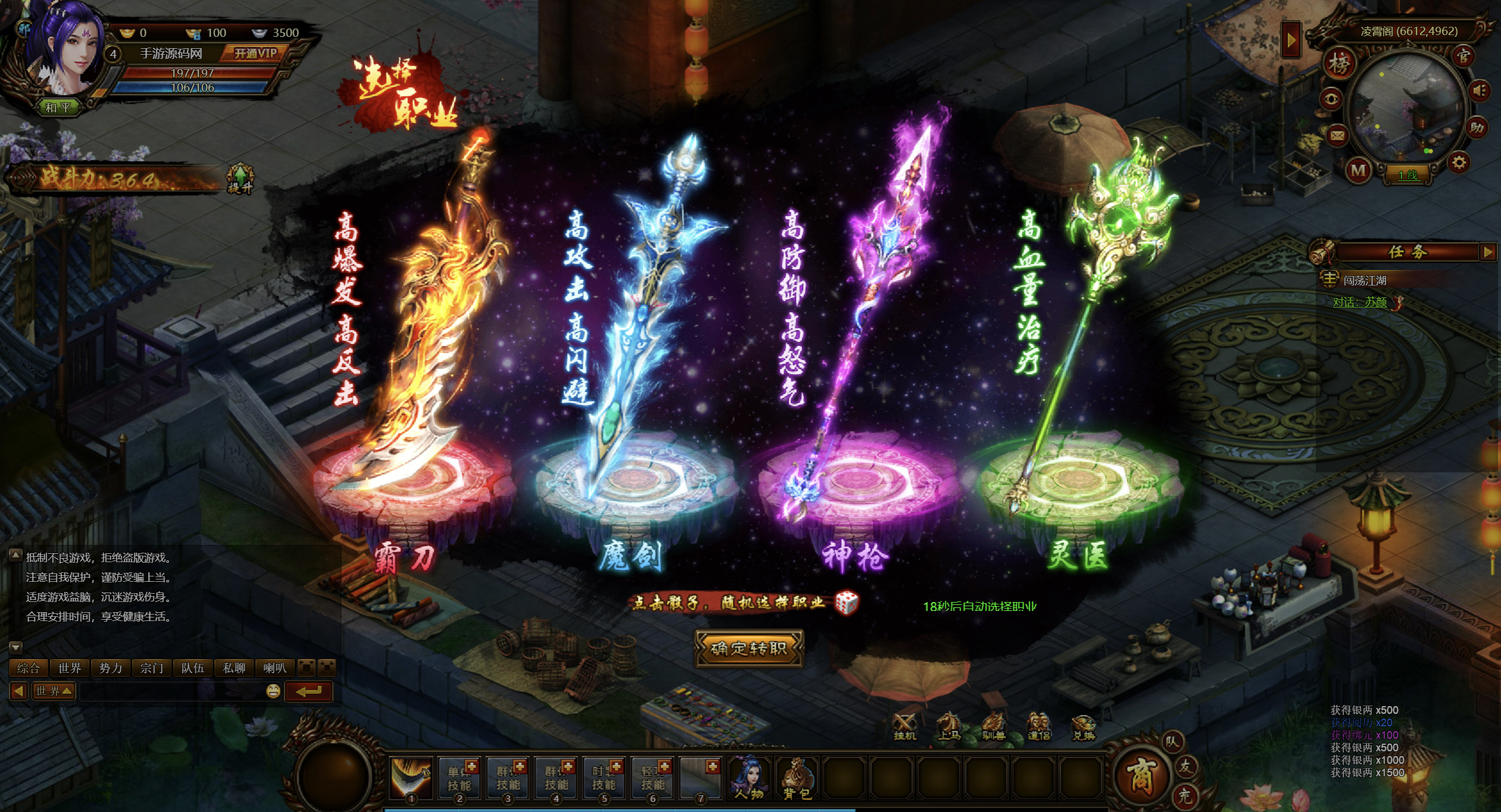Switch to the 世界 chat tab
Image resolution: width=1501 pixels, height=812 pixels.
coord(70,668)
